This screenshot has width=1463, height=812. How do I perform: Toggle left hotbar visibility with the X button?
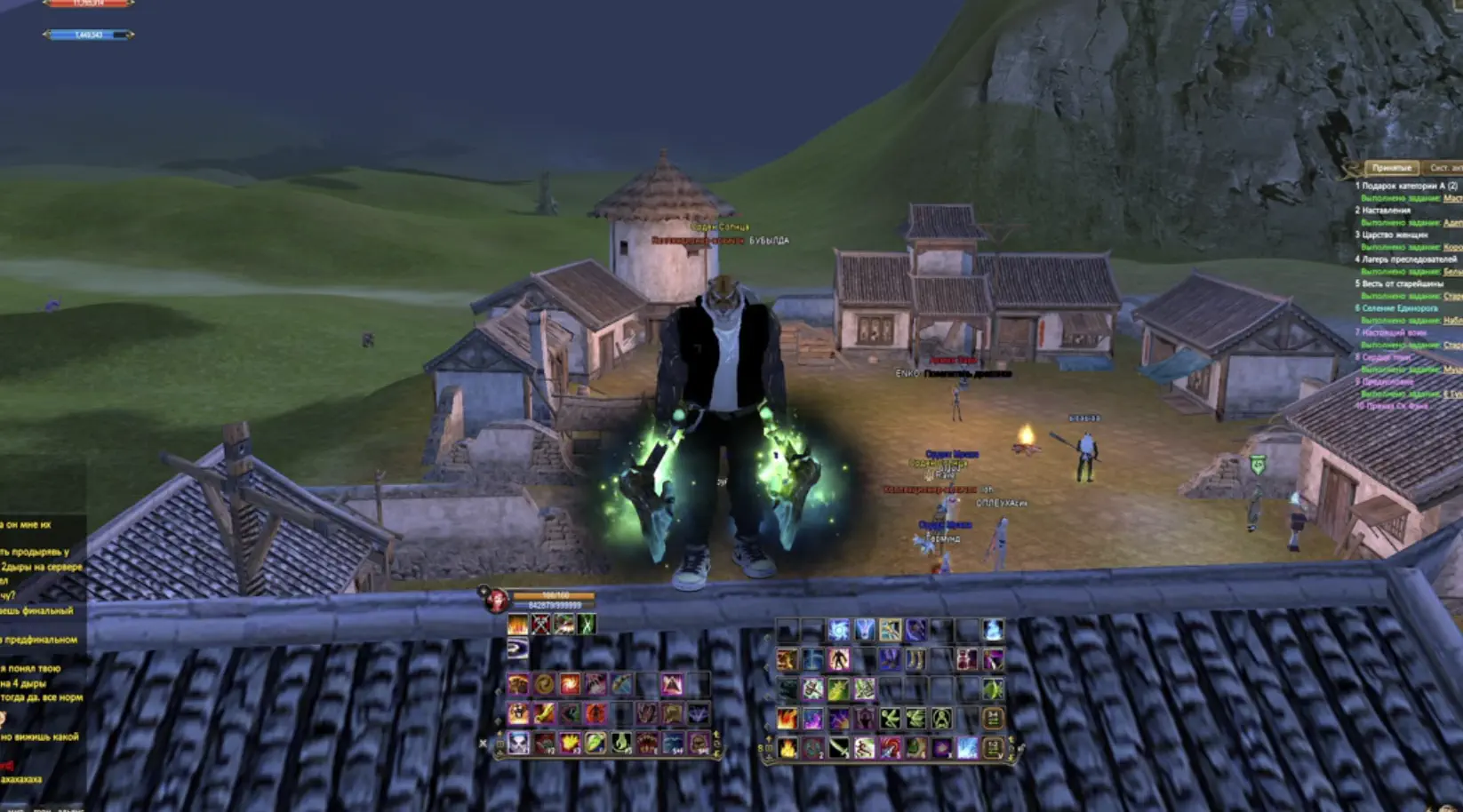coord(483,743)
